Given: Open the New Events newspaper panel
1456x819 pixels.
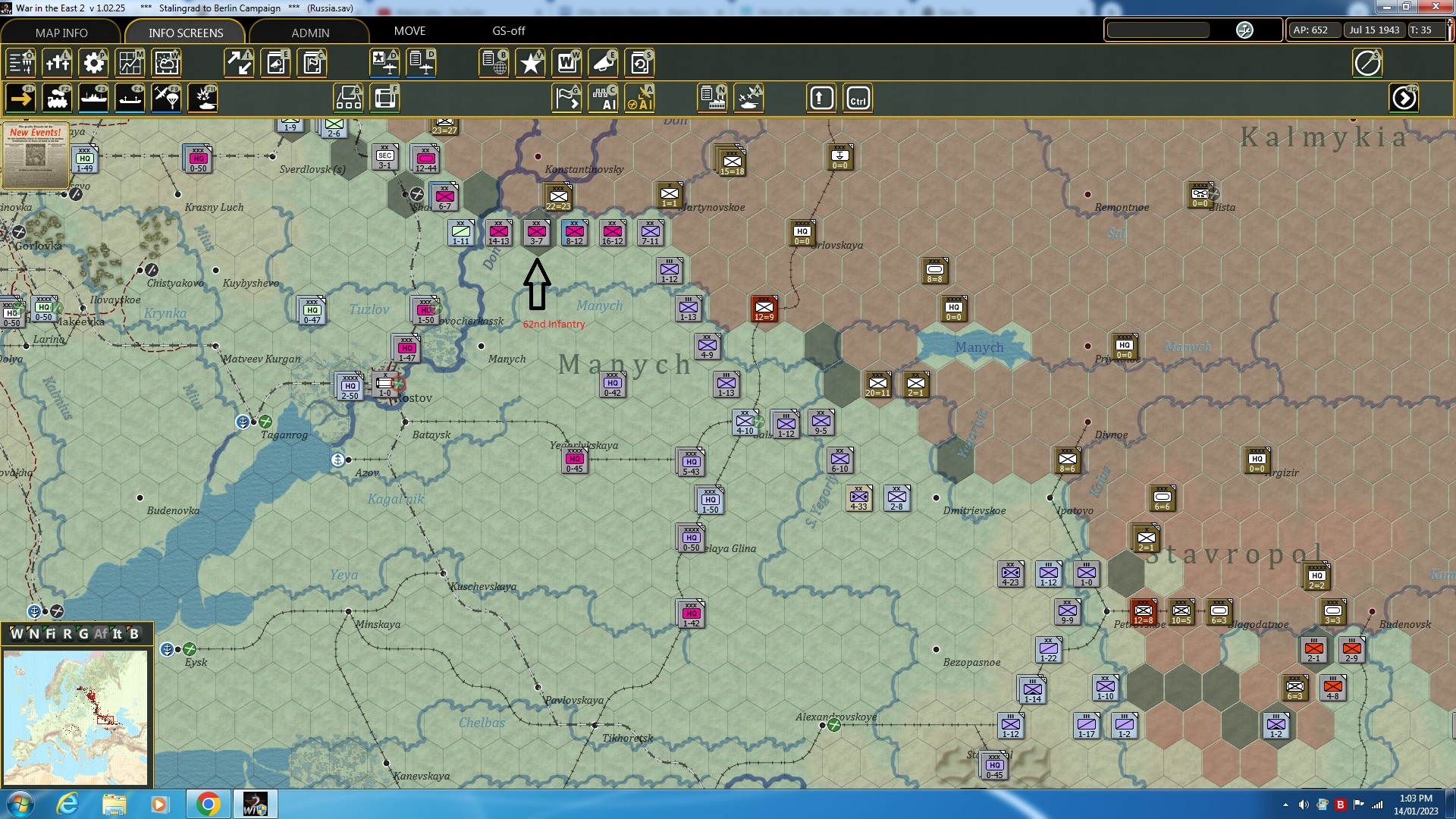Looking at the screenshot, I should 36,155.
